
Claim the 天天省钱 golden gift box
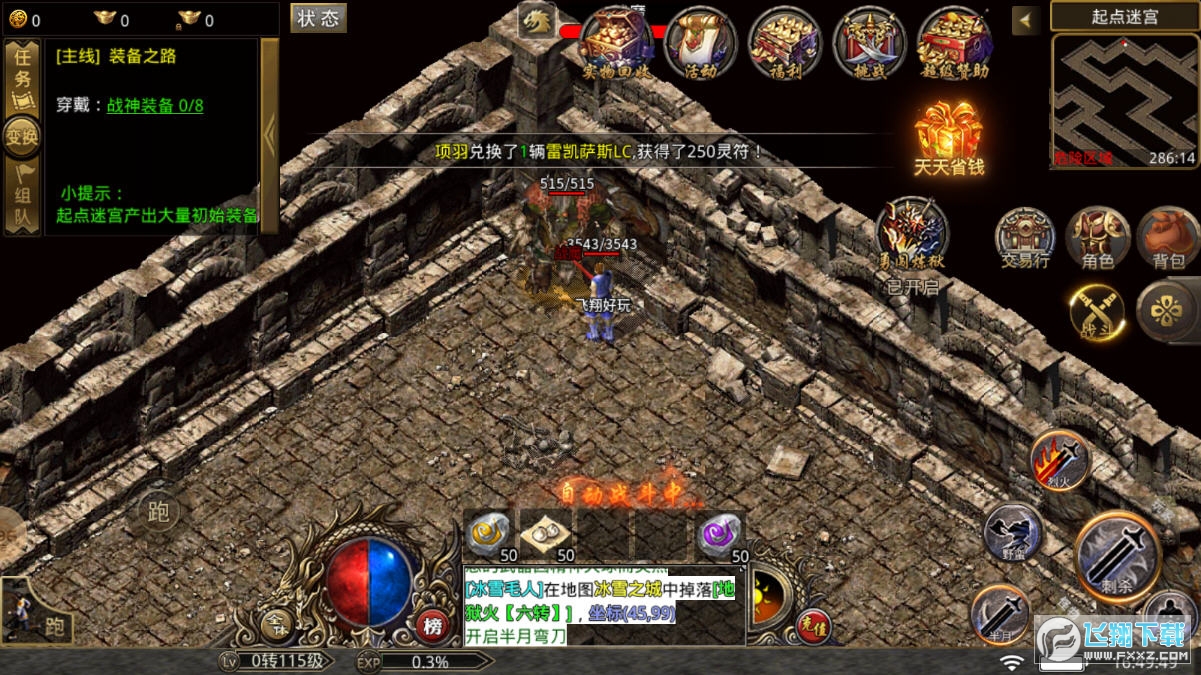(x=948, y=135)
